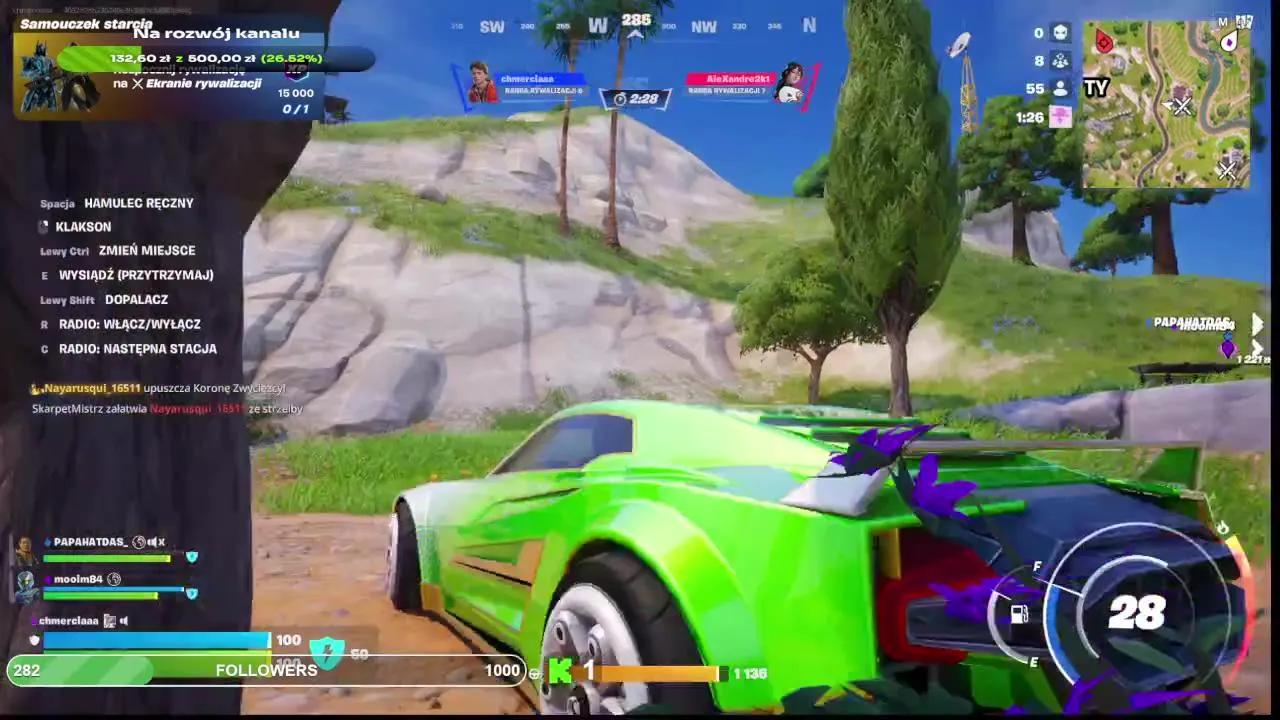The image size is (1280, 720).
Task: Click the gold K coin icon near the gold bar
Action: pyautogui.click(x=562, y=673)
